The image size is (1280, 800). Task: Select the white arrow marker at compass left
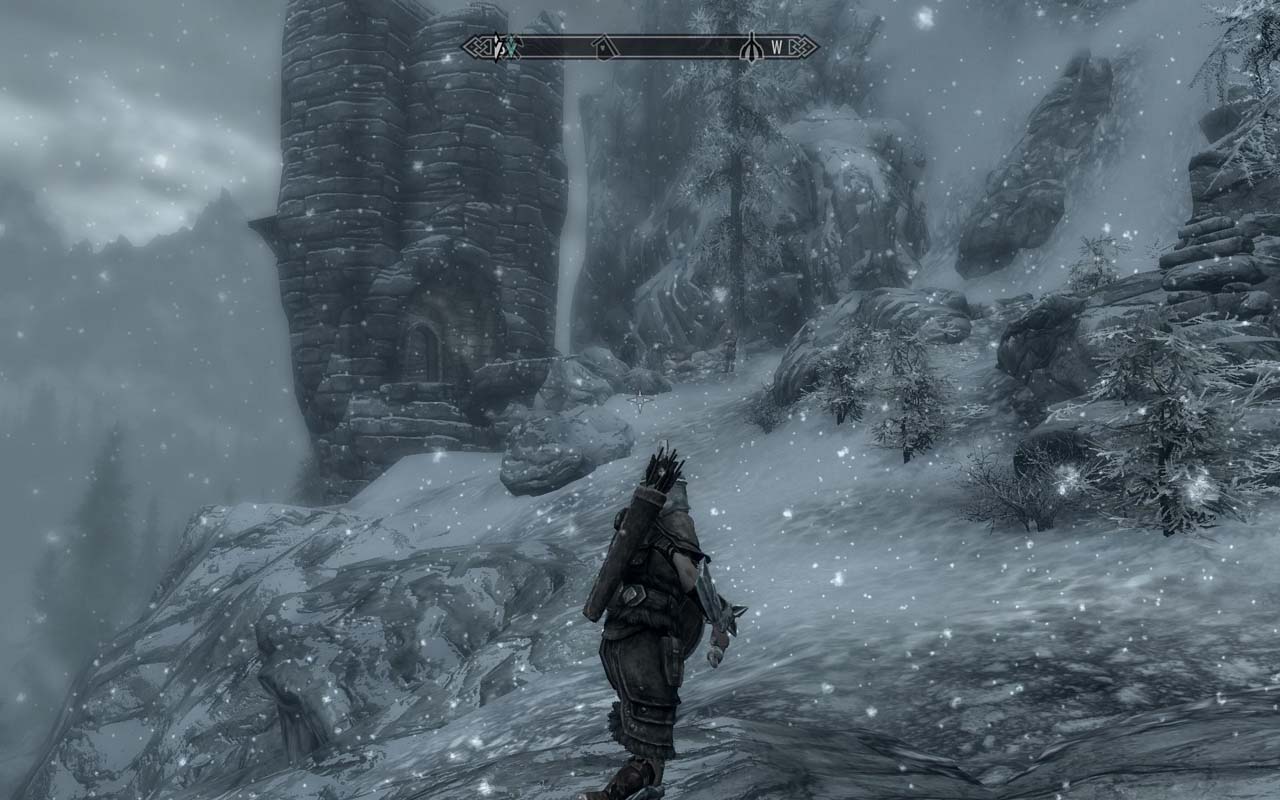pyautogui.click(x=495, y=46)
